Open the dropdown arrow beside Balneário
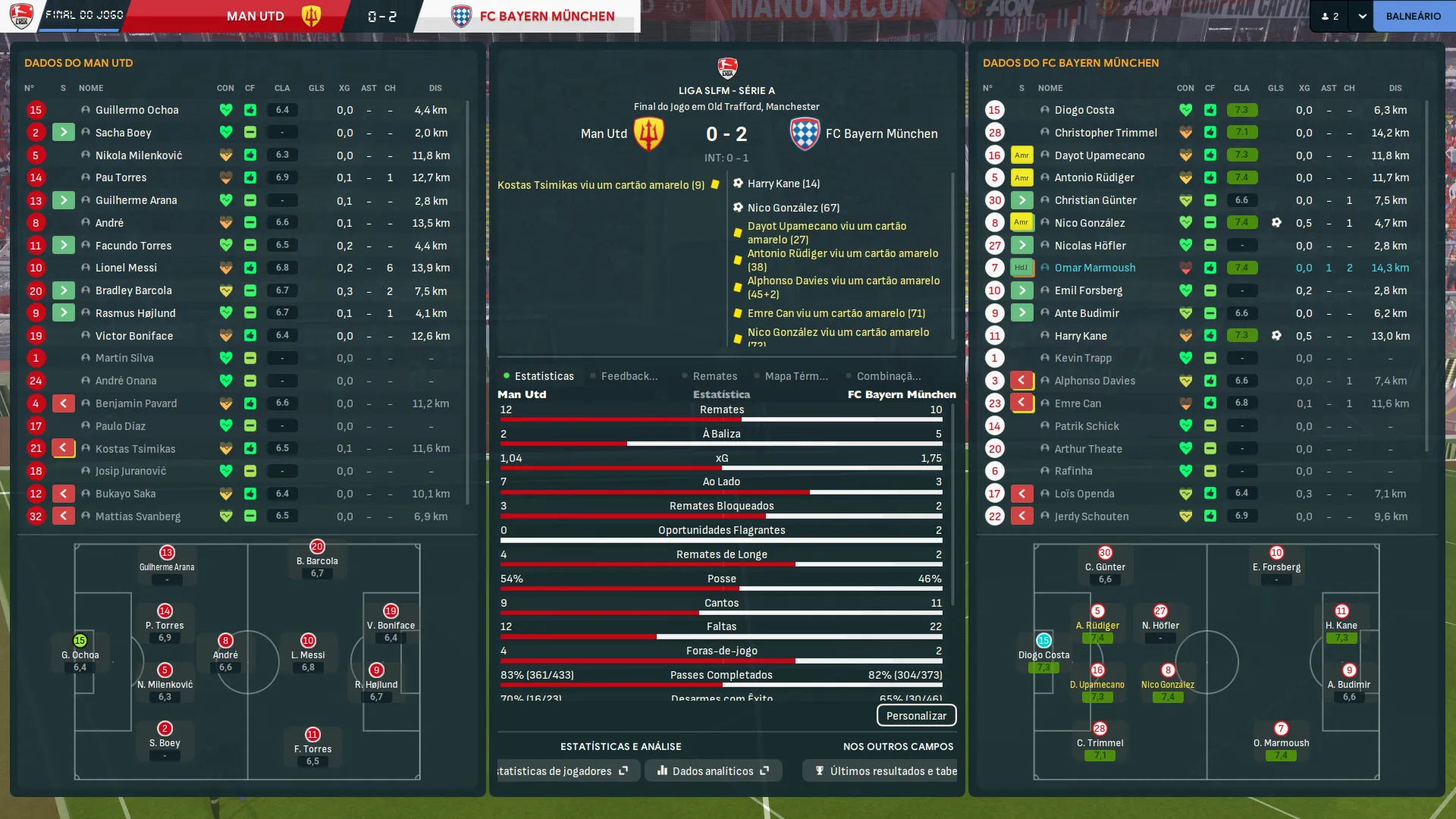Viewport: 1456px width, 819px height. click(1362, 16)
